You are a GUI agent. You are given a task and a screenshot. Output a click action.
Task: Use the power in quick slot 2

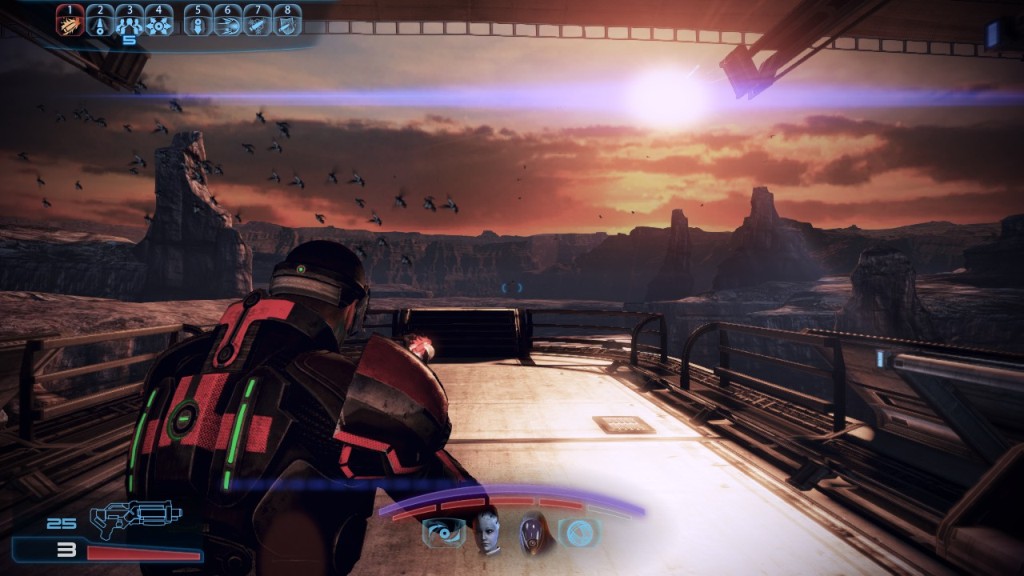[100, 20]
